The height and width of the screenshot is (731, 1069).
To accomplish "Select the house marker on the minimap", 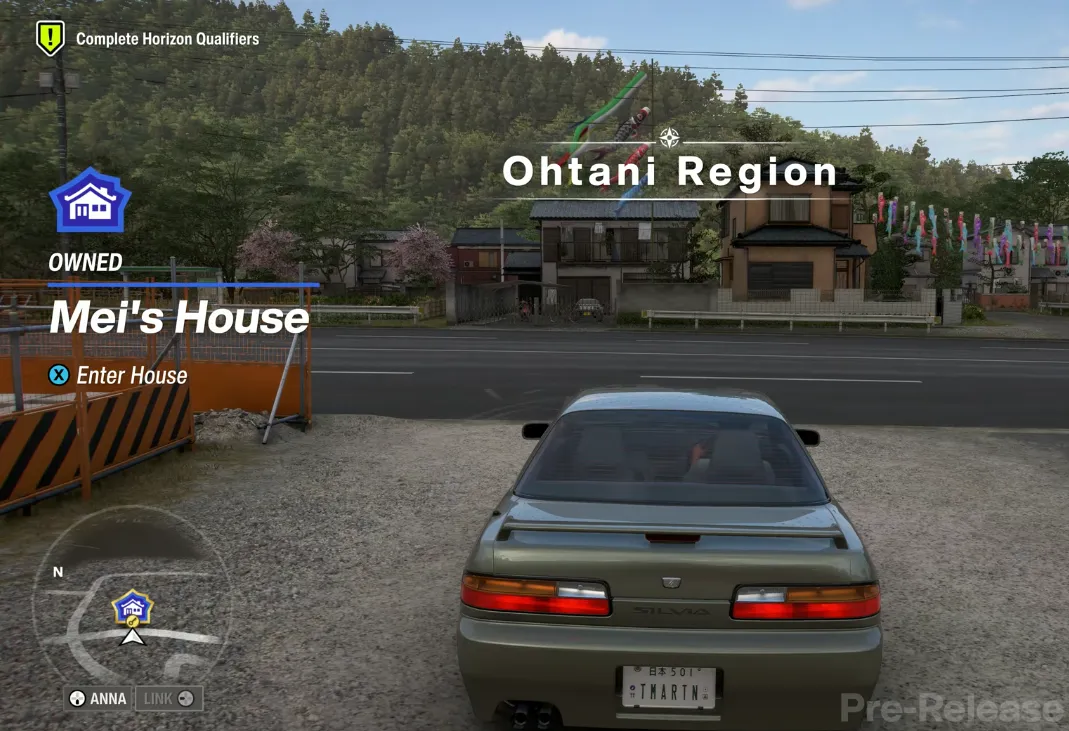I will pos(132,606).
